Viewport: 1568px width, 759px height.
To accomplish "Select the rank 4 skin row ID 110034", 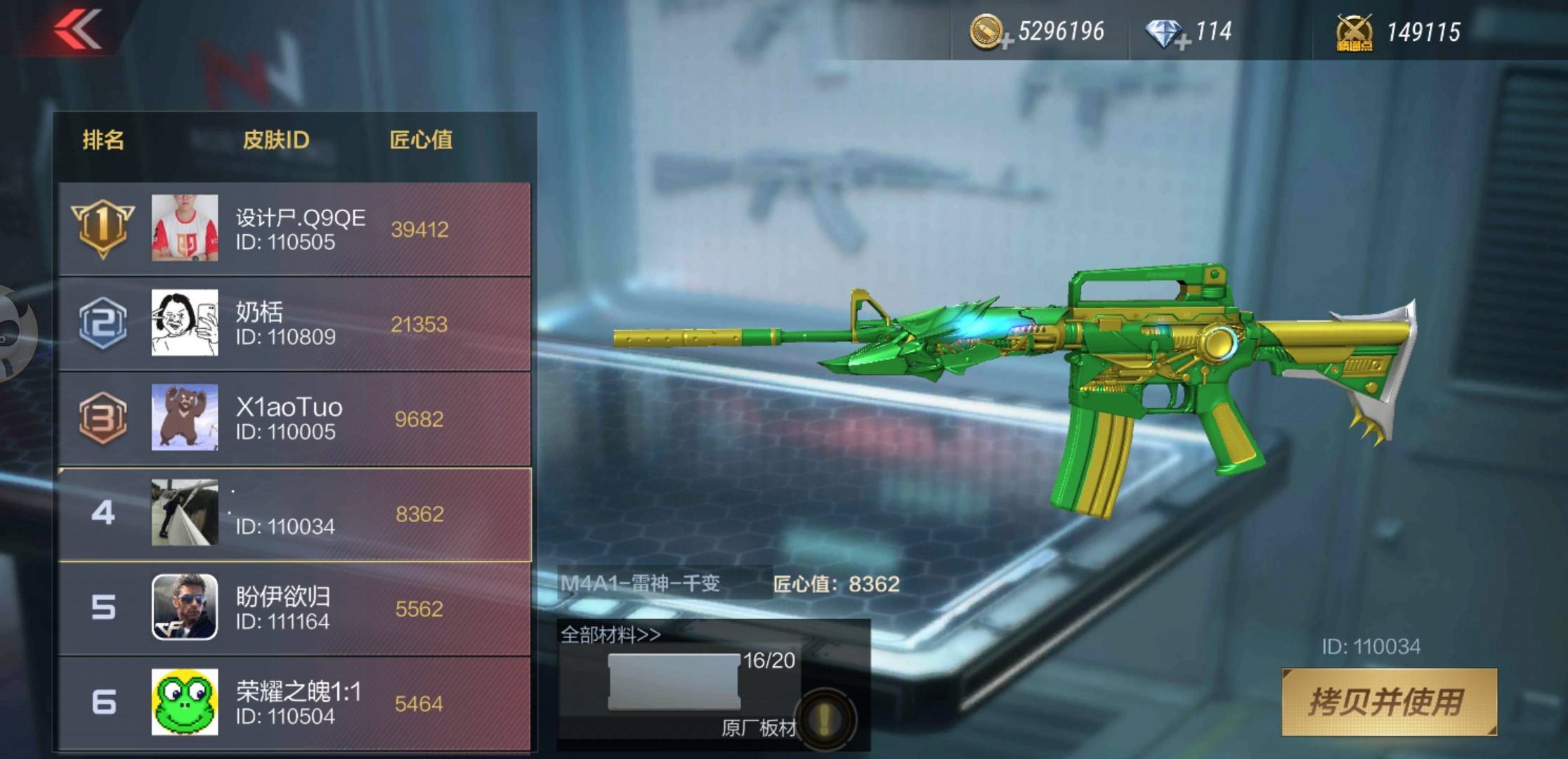I will (295, 514).
